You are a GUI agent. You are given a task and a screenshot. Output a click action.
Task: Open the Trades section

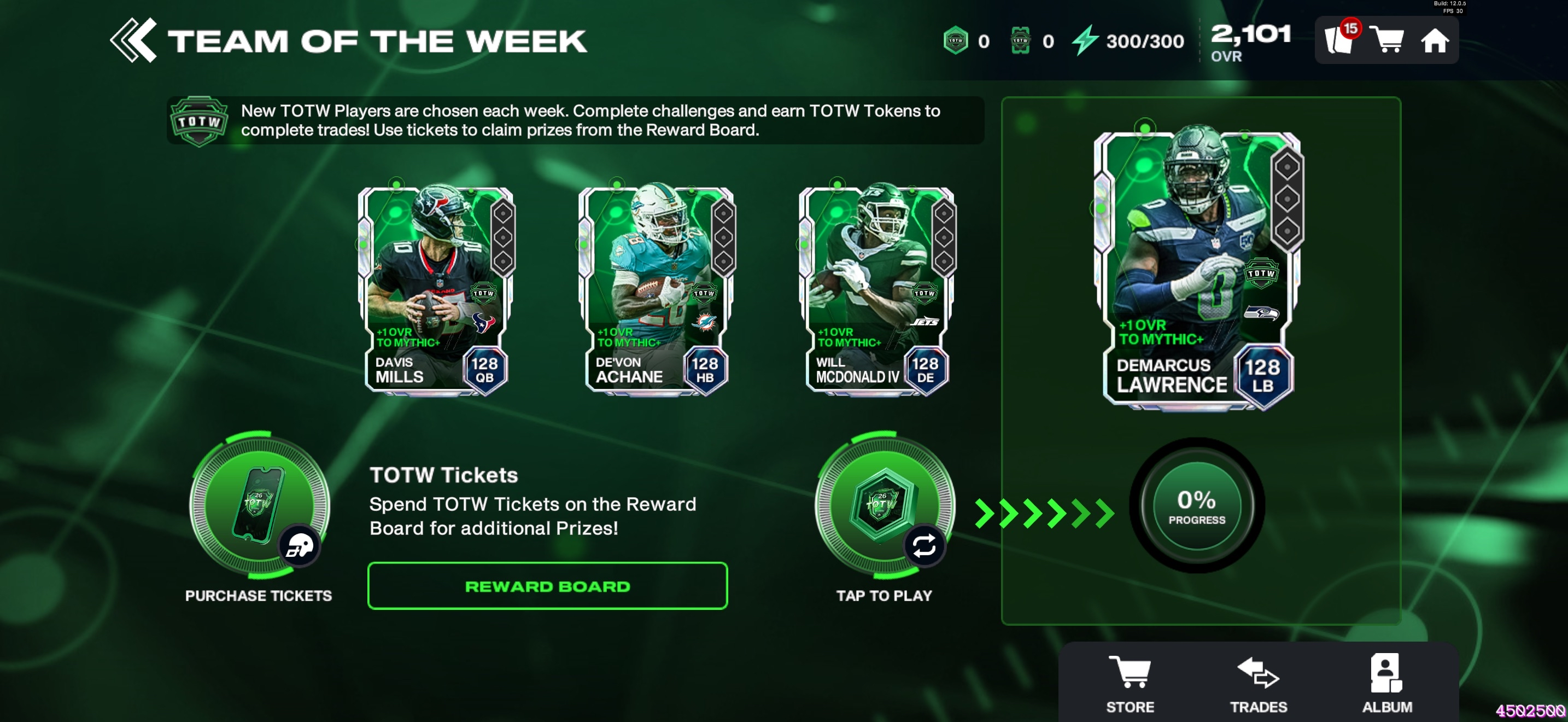click(x=1258, y=683)
